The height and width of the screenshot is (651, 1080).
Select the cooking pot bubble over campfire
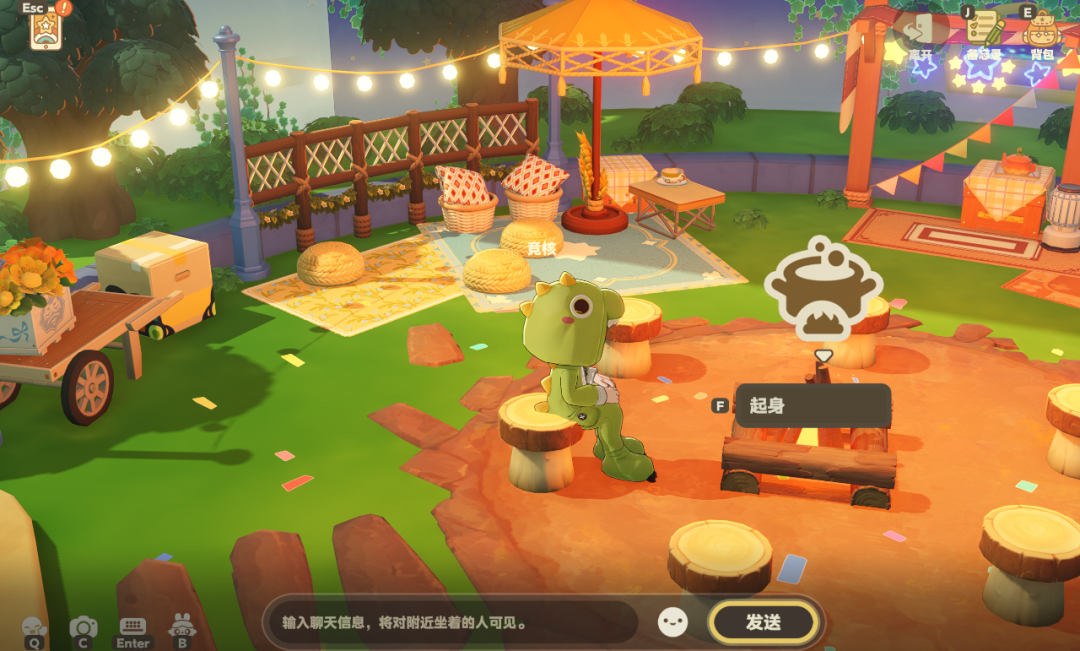(822, 290)
